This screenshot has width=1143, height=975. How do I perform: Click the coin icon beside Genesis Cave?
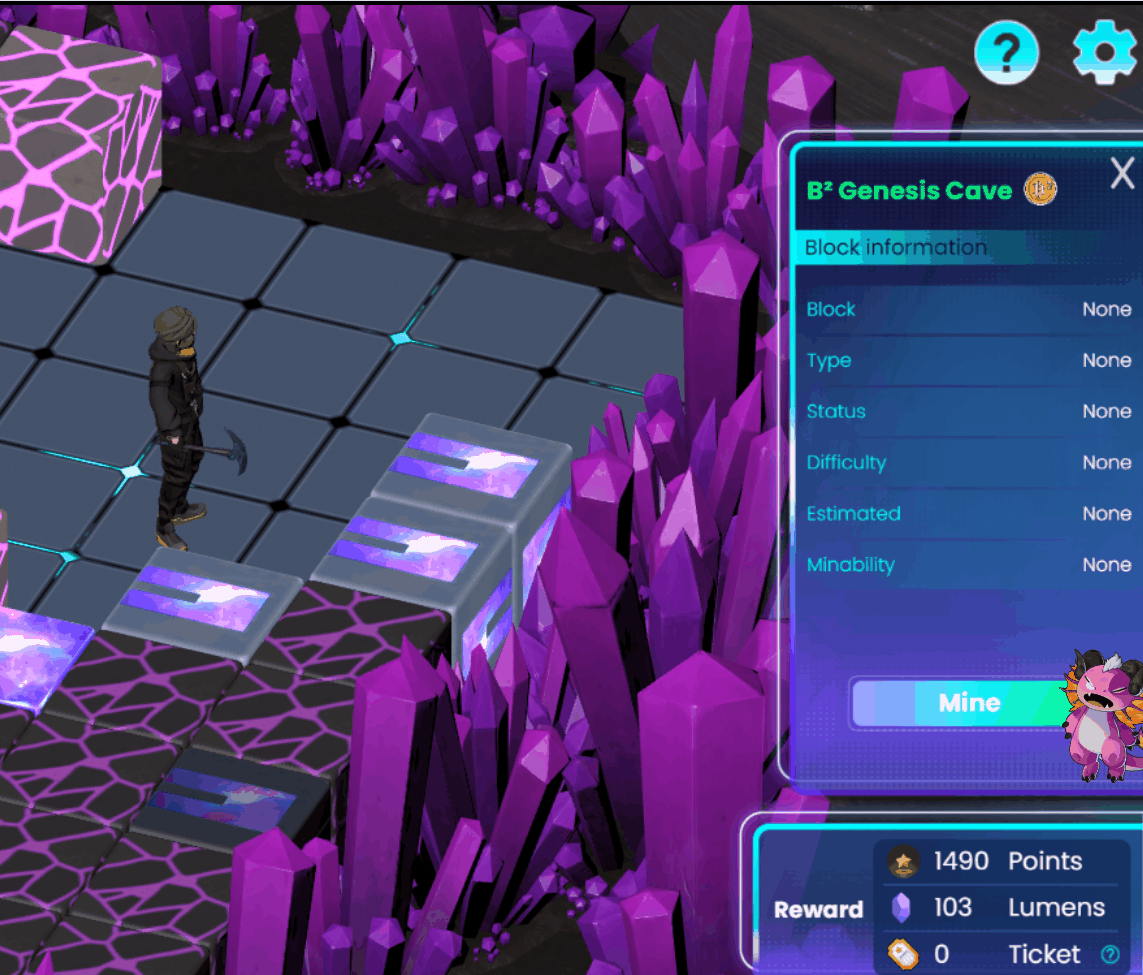(x=1040, y=189)
